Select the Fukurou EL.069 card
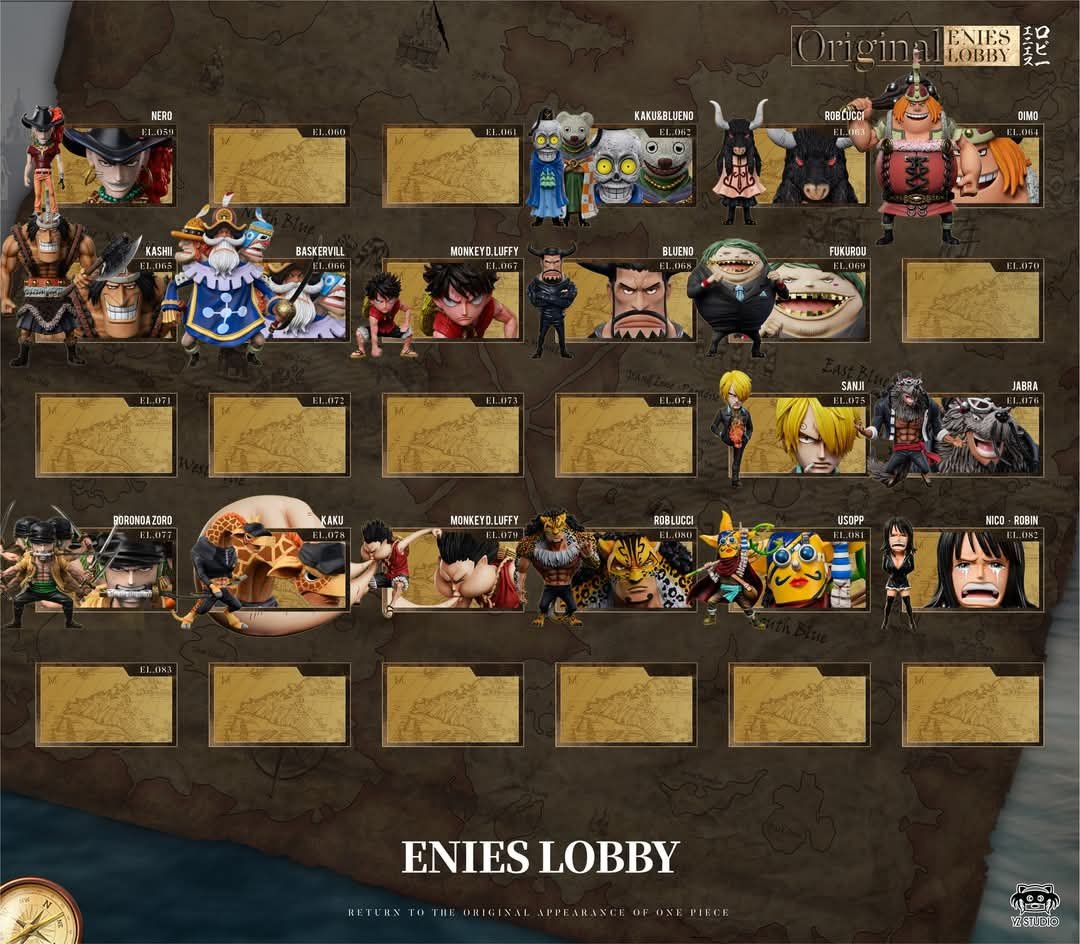The width and height of the screenshot is (1080, 944). (812, 300)
